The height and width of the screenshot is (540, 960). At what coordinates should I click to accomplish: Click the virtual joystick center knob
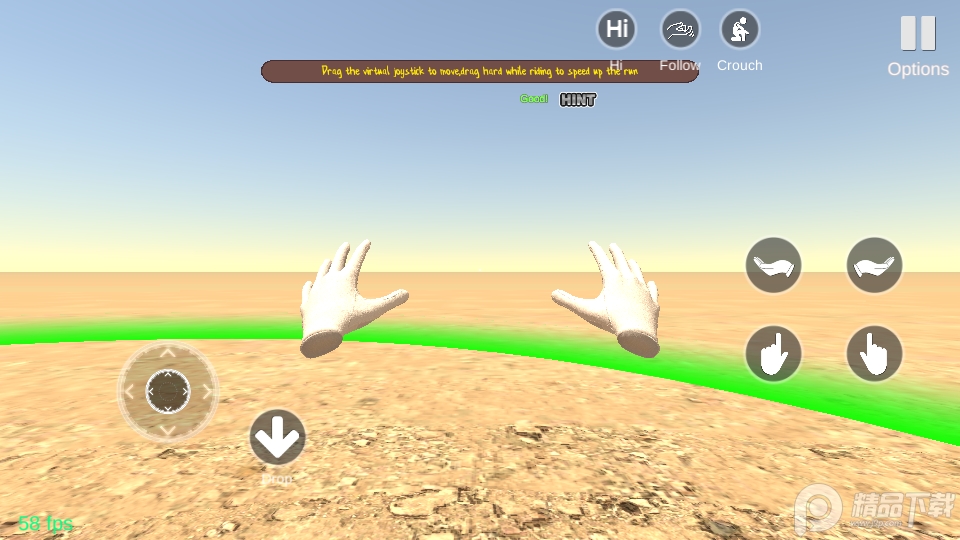tap(168, 391)
